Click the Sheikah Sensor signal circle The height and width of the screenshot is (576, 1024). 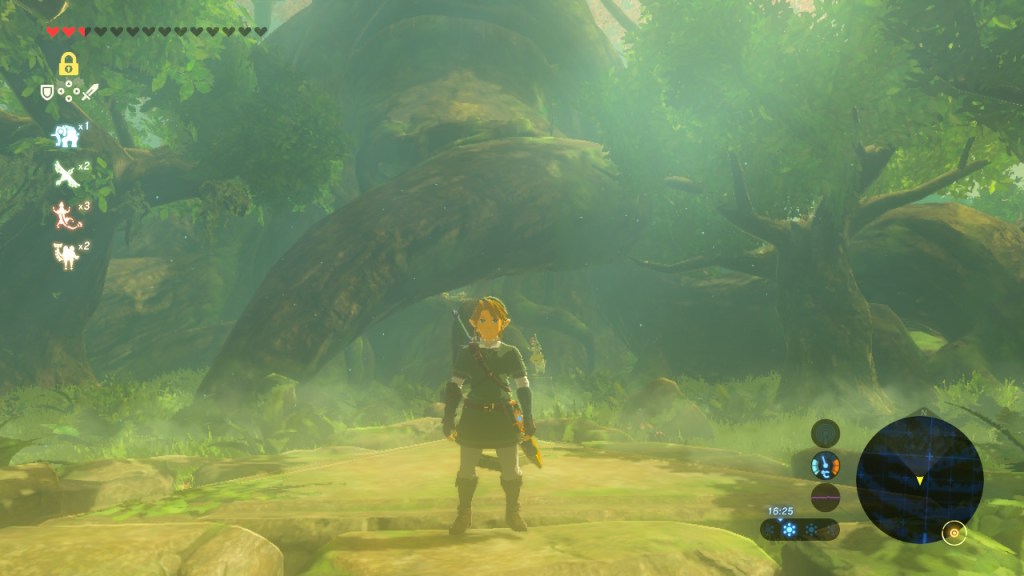click(825, 433)
